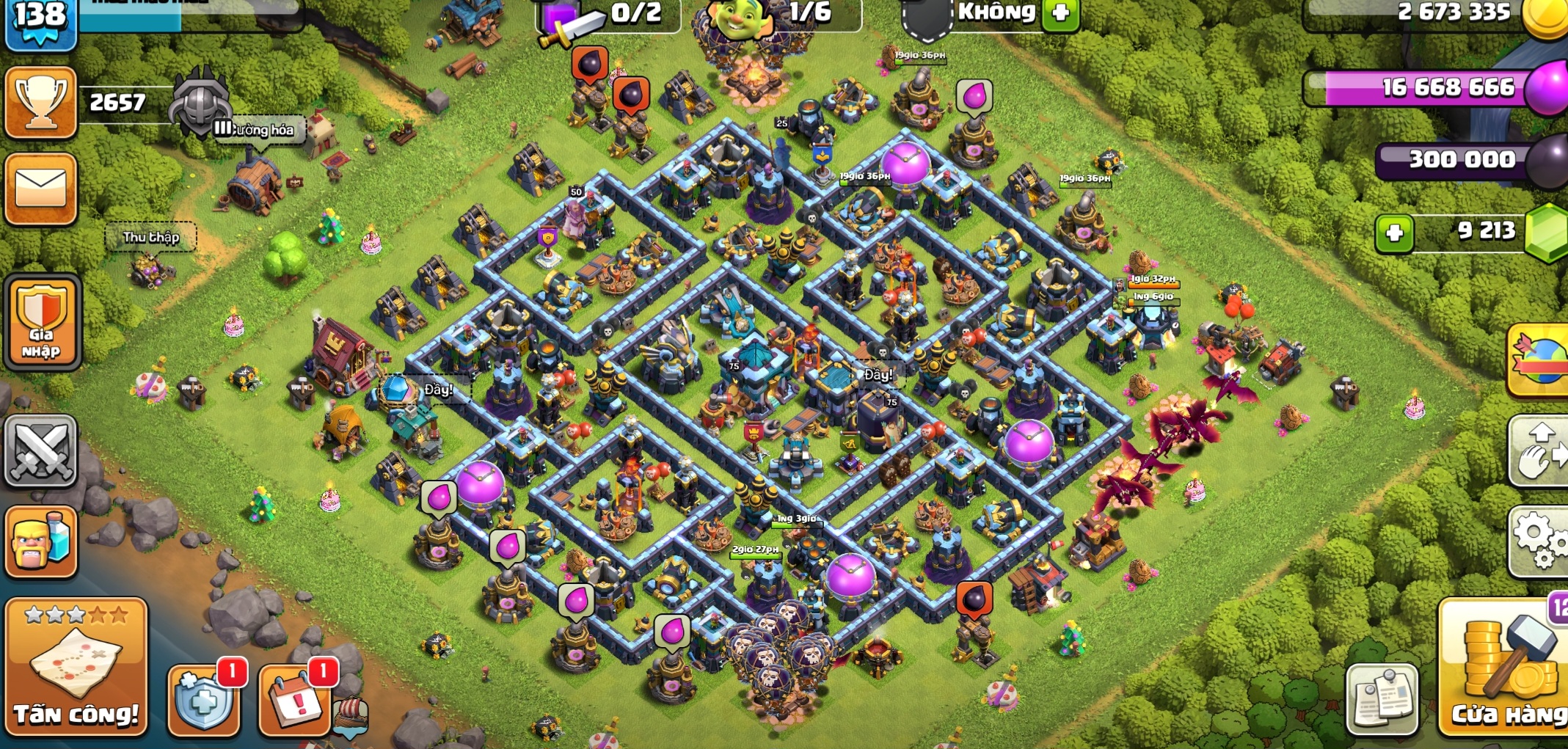Tap the hand layout editor button
Screen dimensions: 1568x749
[1539, 451]
